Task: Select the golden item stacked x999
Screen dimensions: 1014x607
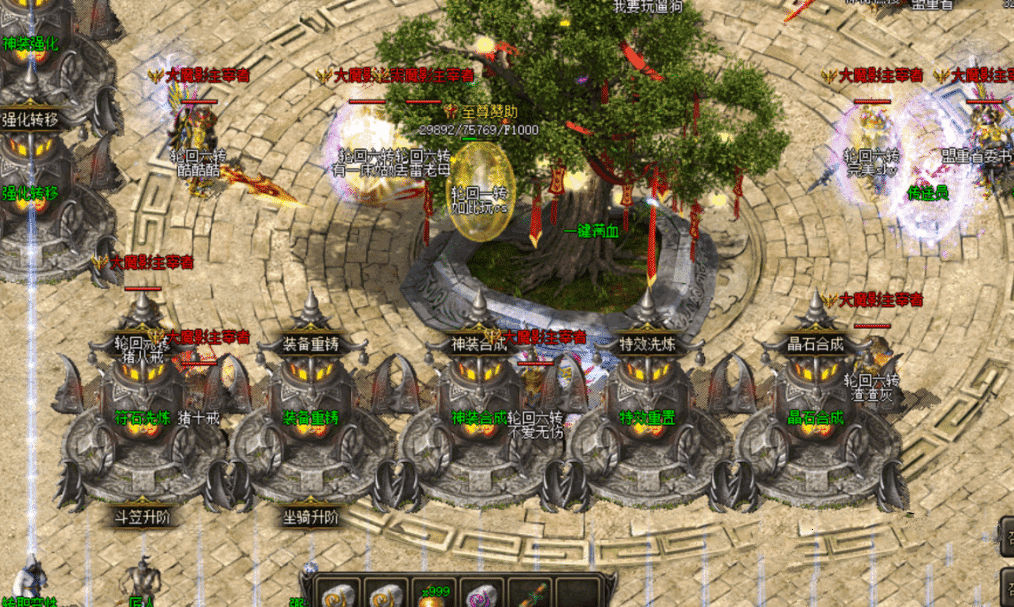Action: (434, 596)
